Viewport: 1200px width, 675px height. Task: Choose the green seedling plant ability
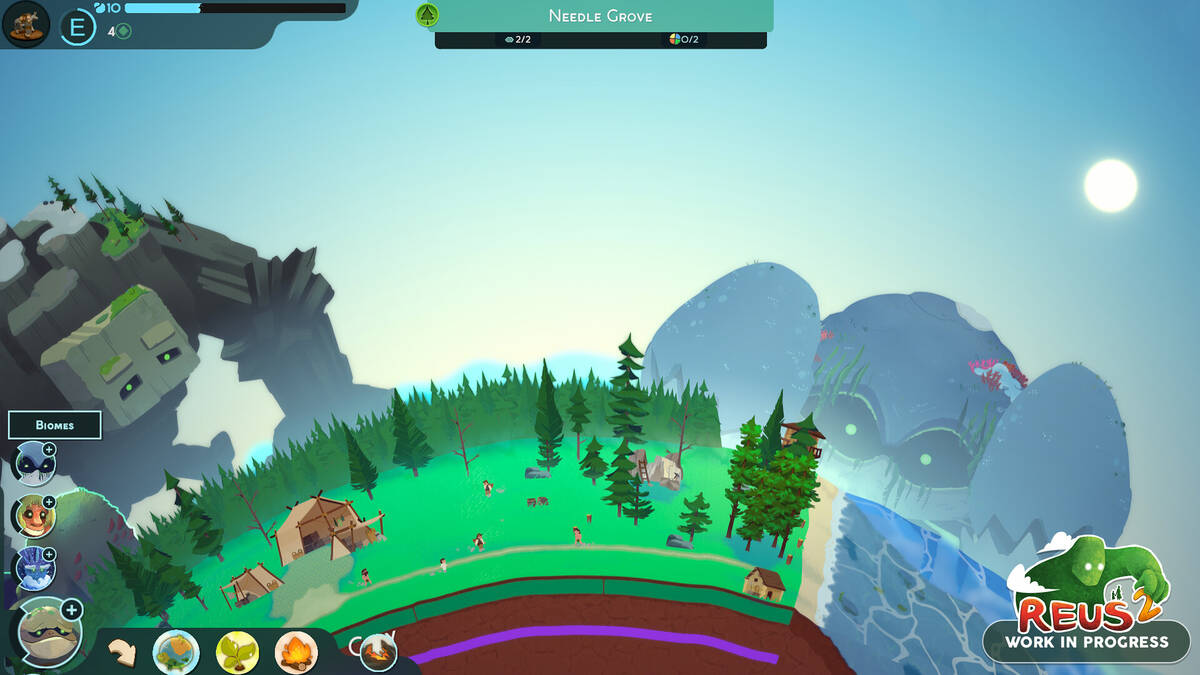point(237,653)
